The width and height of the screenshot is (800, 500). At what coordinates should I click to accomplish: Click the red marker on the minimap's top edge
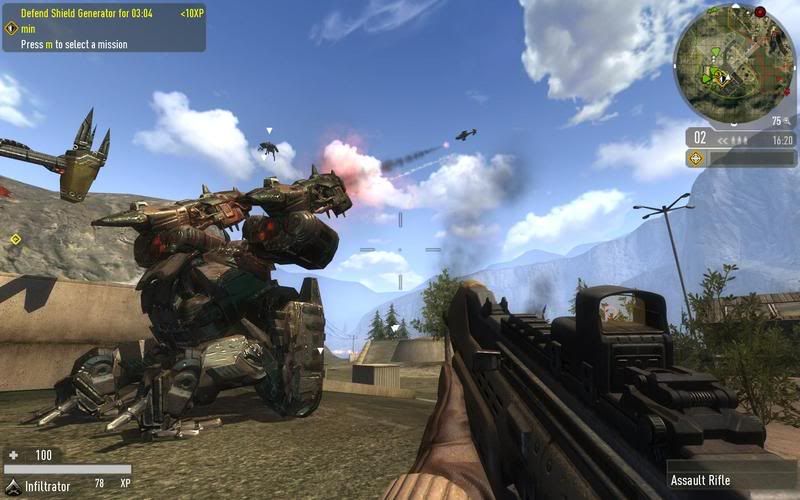click(x=760, y=12)
